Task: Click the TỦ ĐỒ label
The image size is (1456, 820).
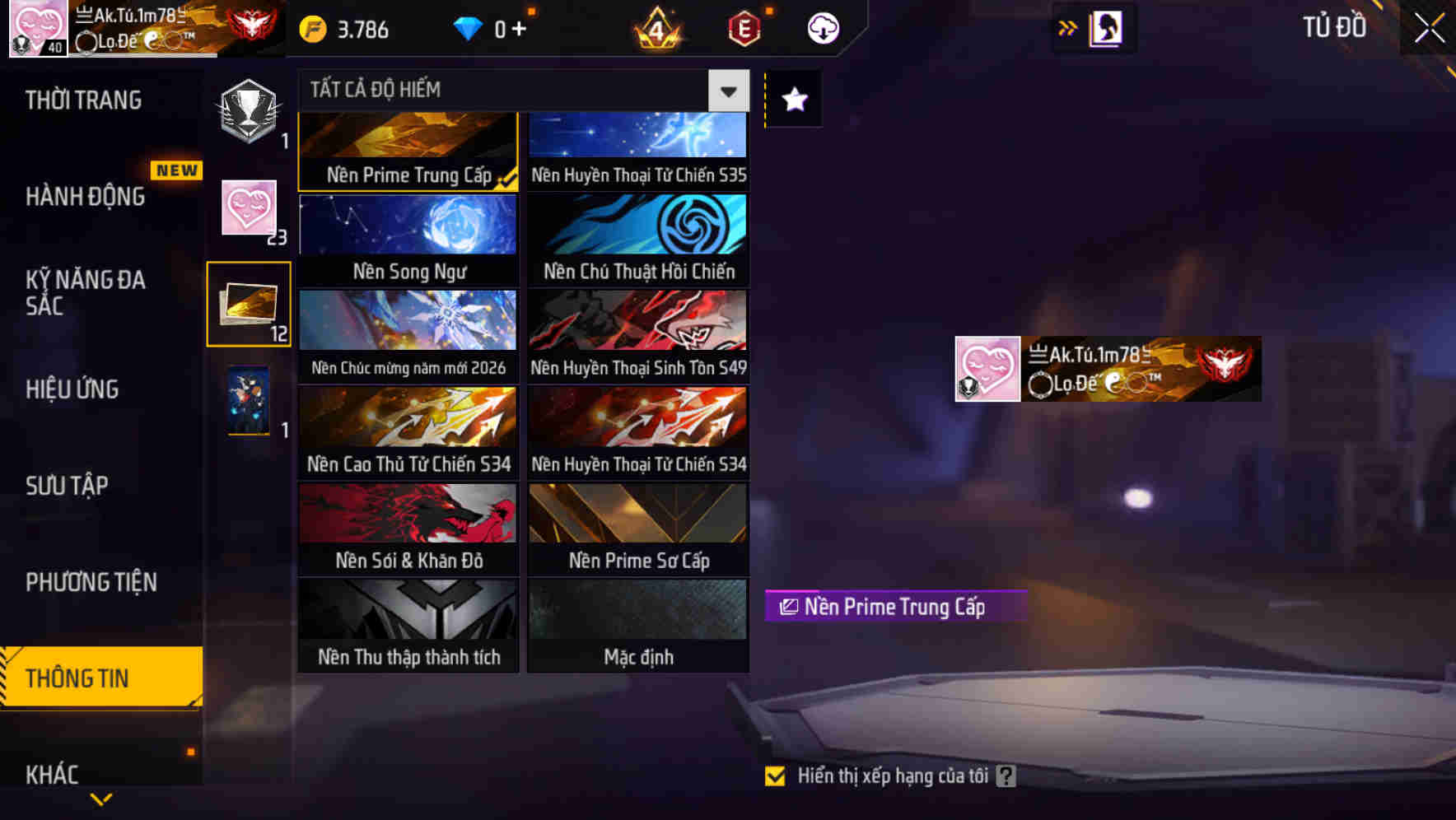Action: pyautogui.click(x=1336, y=27)
